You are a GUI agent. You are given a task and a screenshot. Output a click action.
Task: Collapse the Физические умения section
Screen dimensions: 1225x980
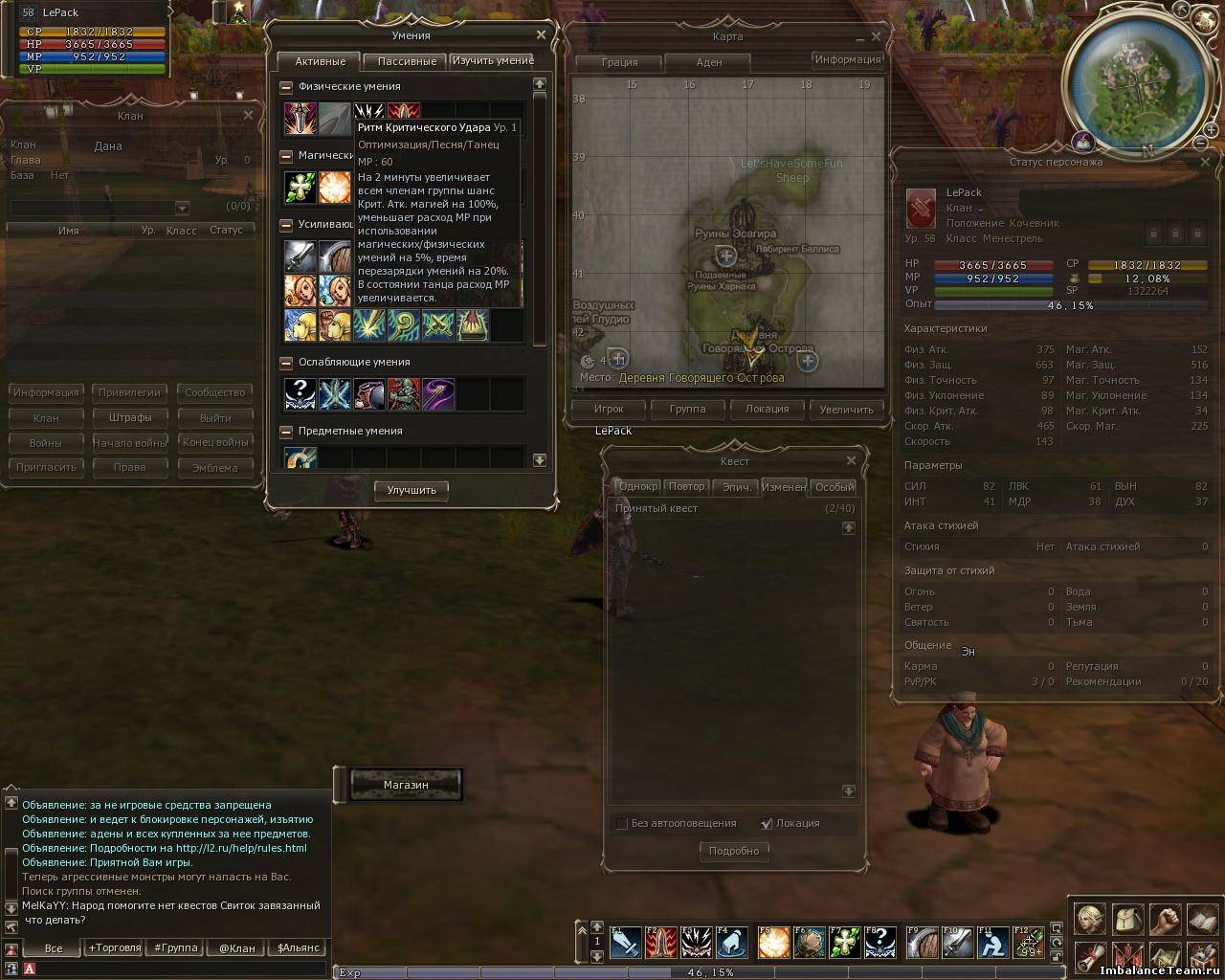(x=286, y=87)
